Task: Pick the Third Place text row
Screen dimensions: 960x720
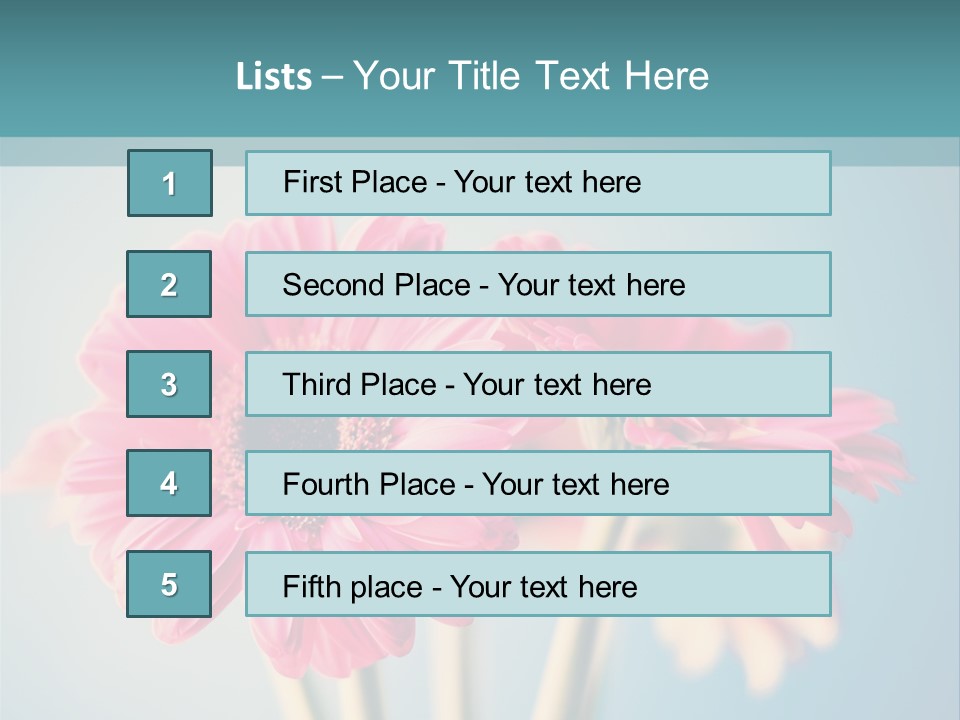Action: point(538,384)
